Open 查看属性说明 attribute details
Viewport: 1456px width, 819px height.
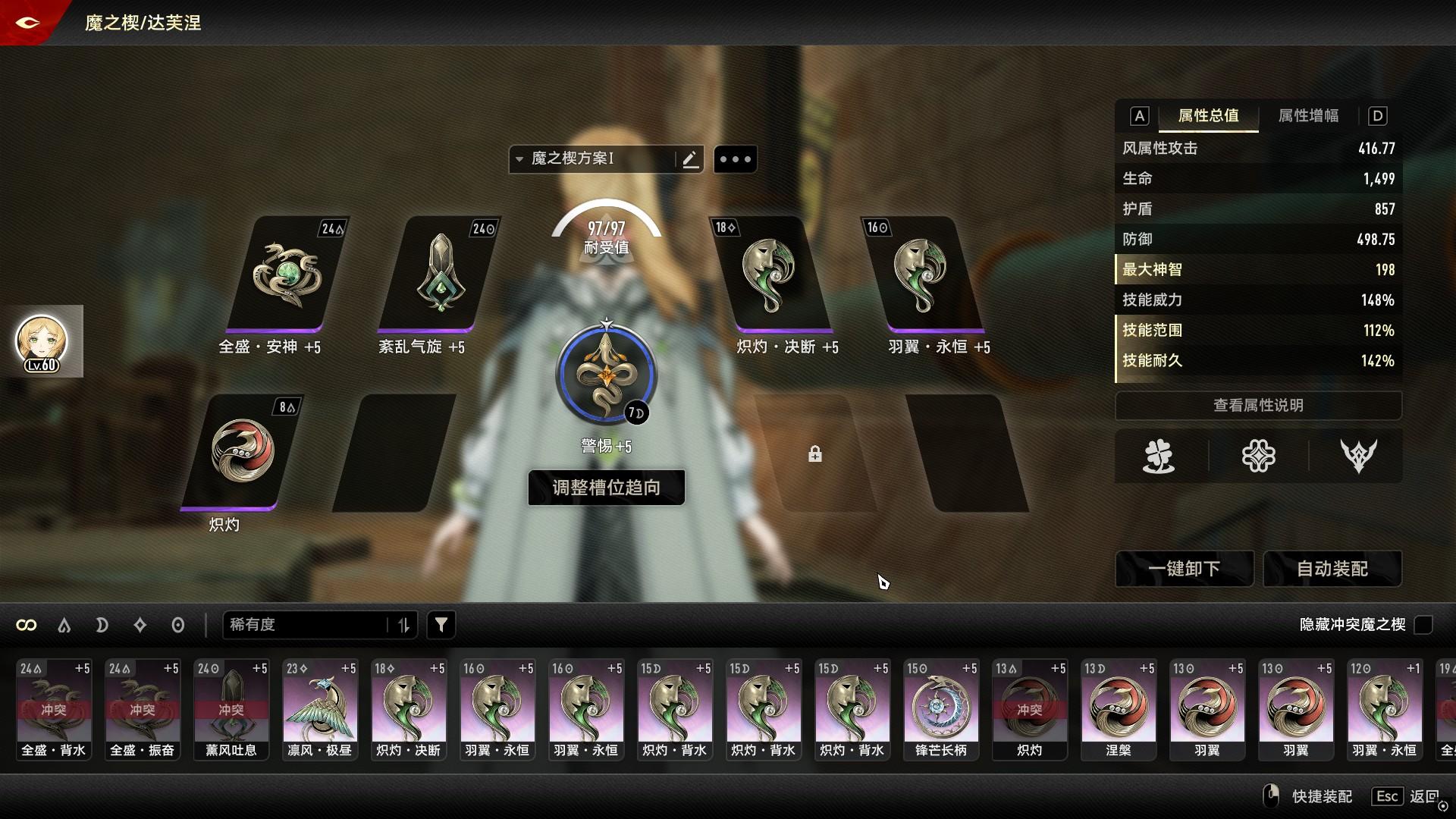1258,406
